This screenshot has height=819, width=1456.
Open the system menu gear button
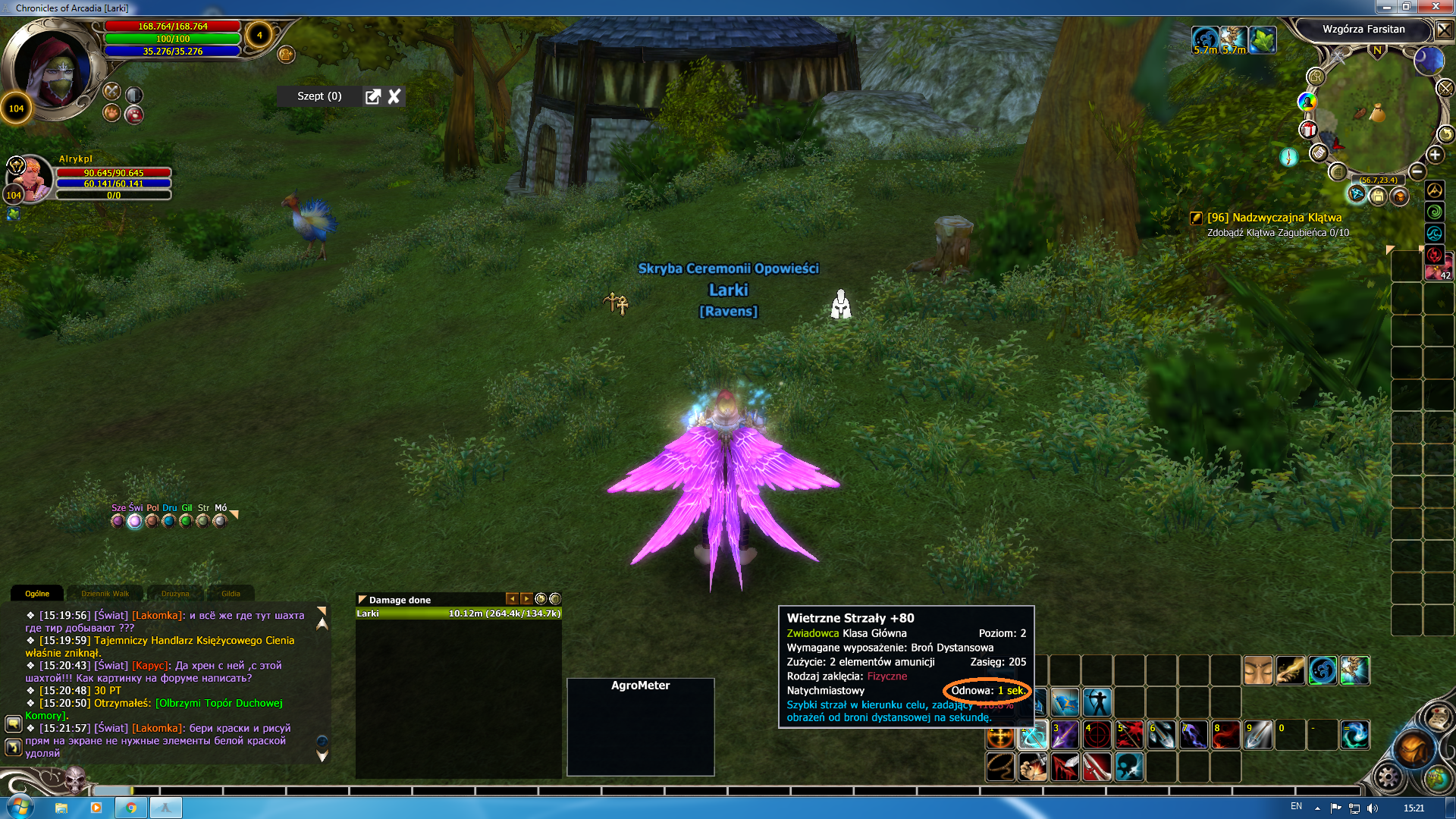click(x=1389, y=777)
